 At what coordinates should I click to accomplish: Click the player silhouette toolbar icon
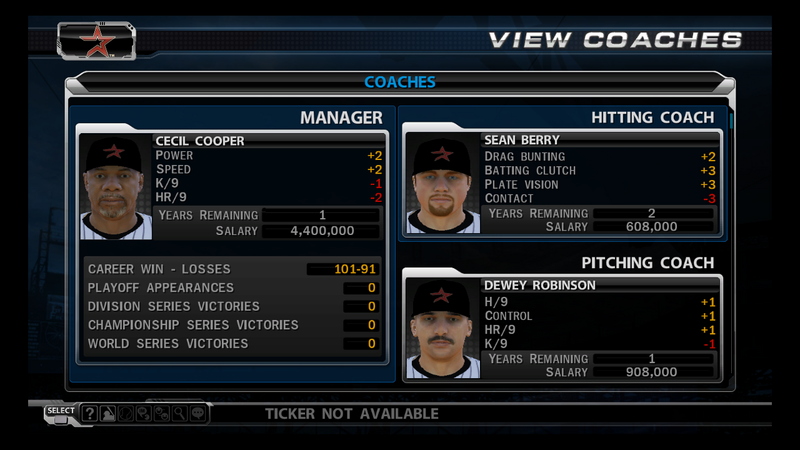(x=107, y=413)
